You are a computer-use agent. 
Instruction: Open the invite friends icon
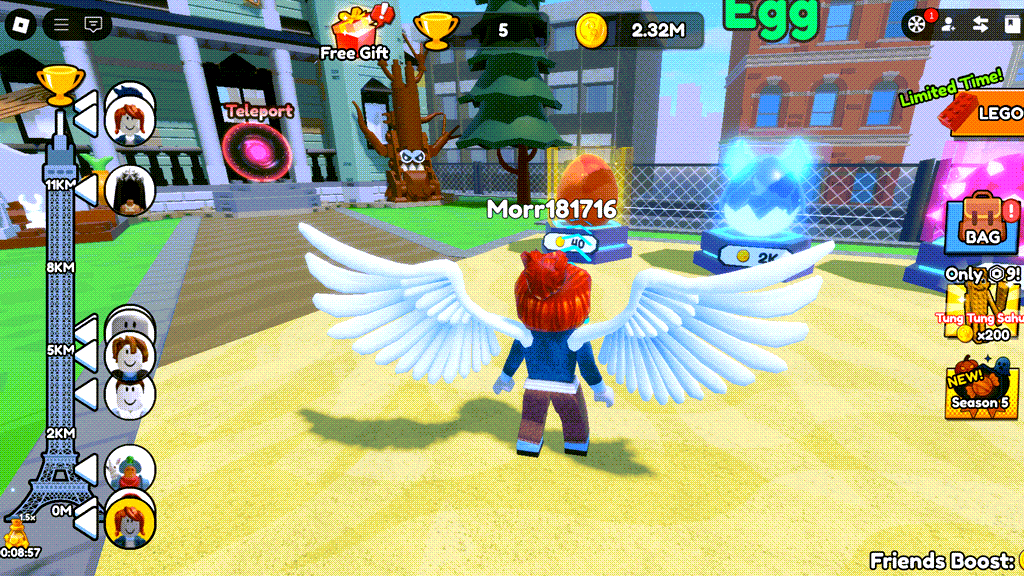(948, 24)
